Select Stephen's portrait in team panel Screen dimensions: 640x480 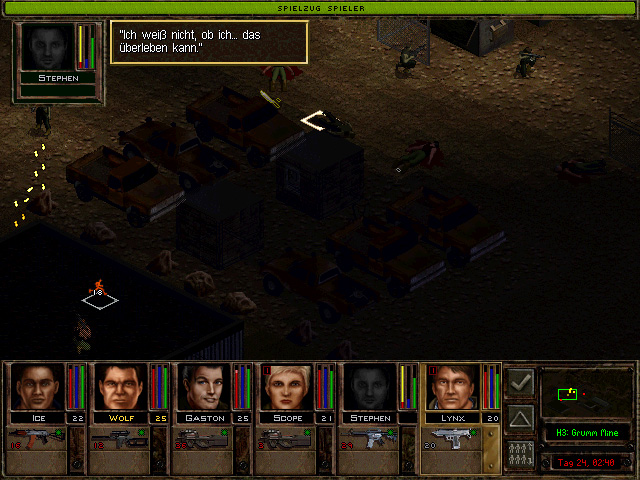pos(370,387)
